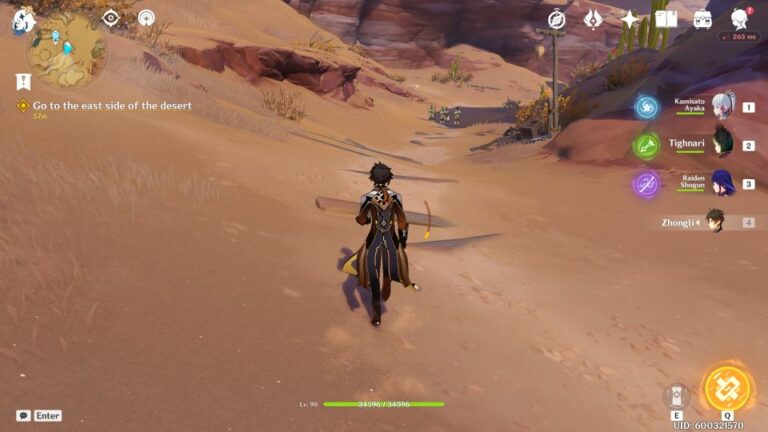Switch to Kamisato Ayaka

coord(722,106)
